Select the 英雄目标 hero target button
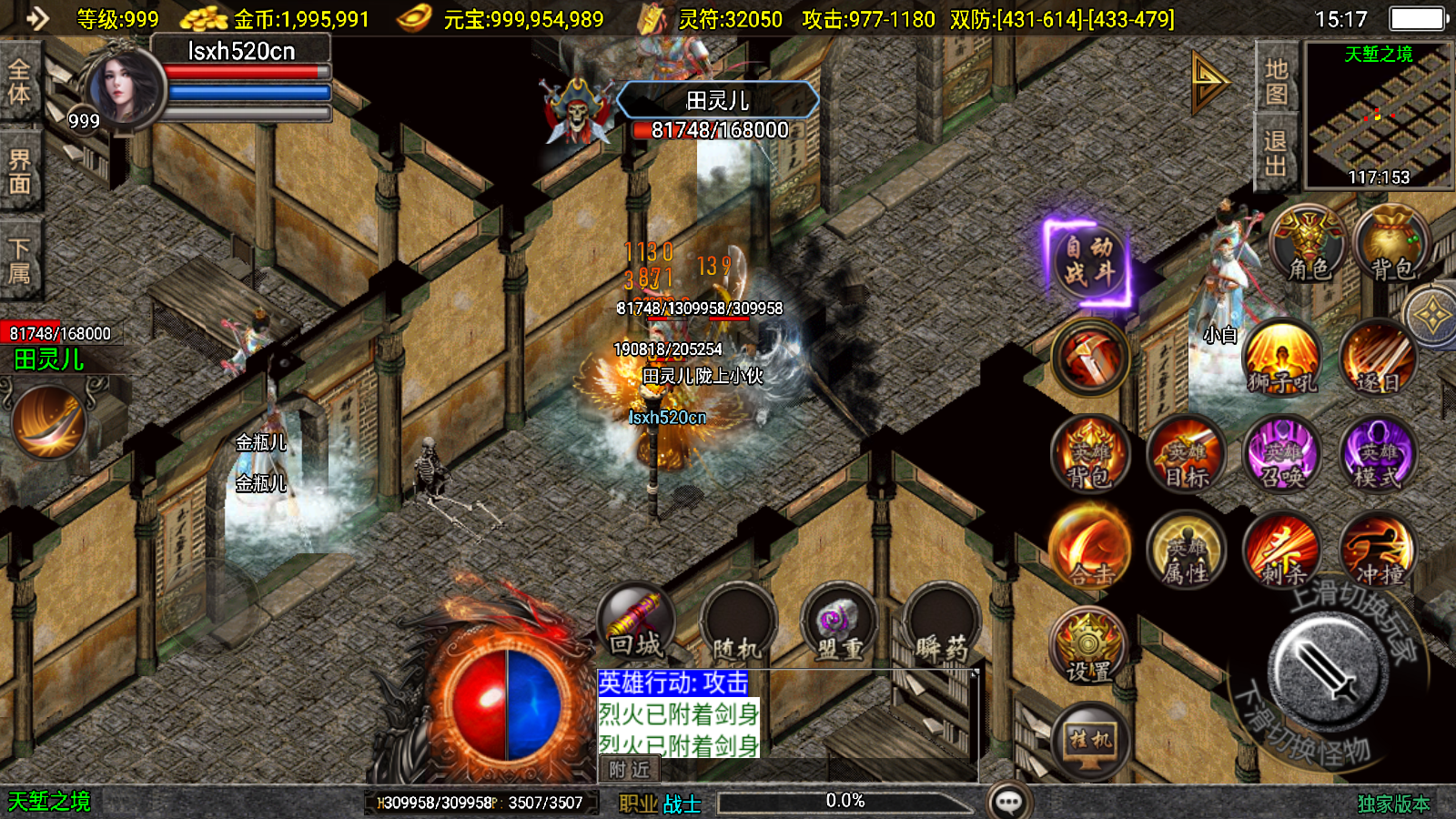The width and height of the screenshot is (1456, 819). coord(1187,454)
